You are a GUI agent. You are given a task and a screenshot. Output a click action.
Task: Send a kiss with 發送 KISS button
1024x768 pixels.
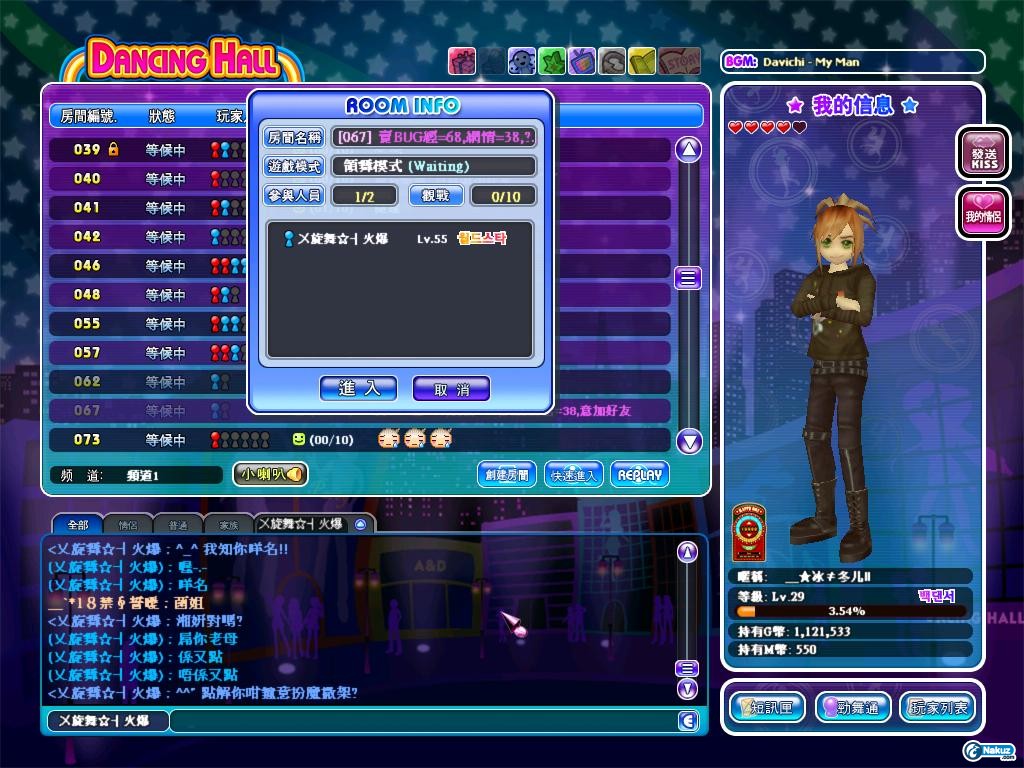(983, 153)
